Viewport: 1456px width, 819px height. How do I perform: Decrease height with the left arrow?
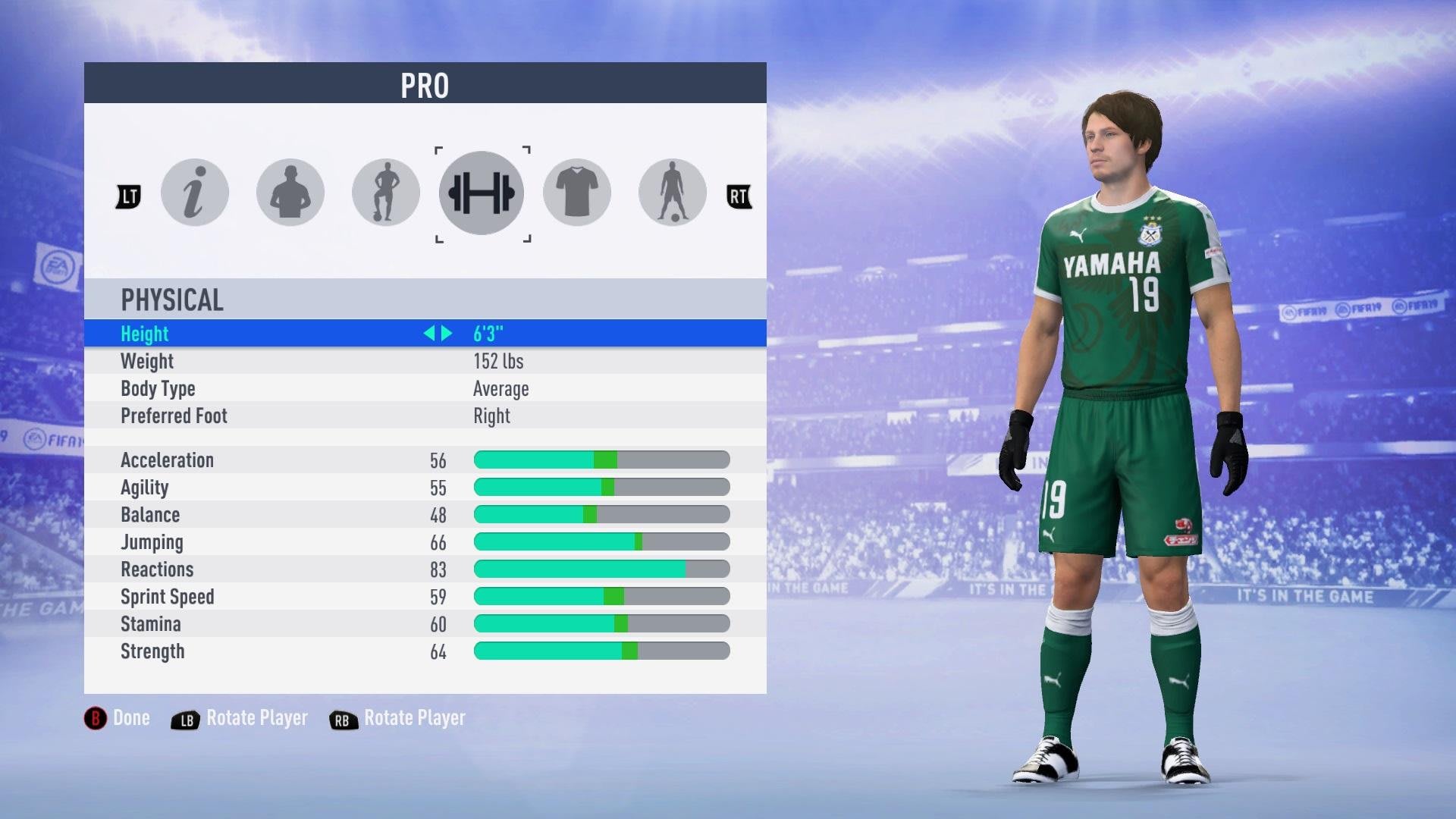(x=429, y=333)
